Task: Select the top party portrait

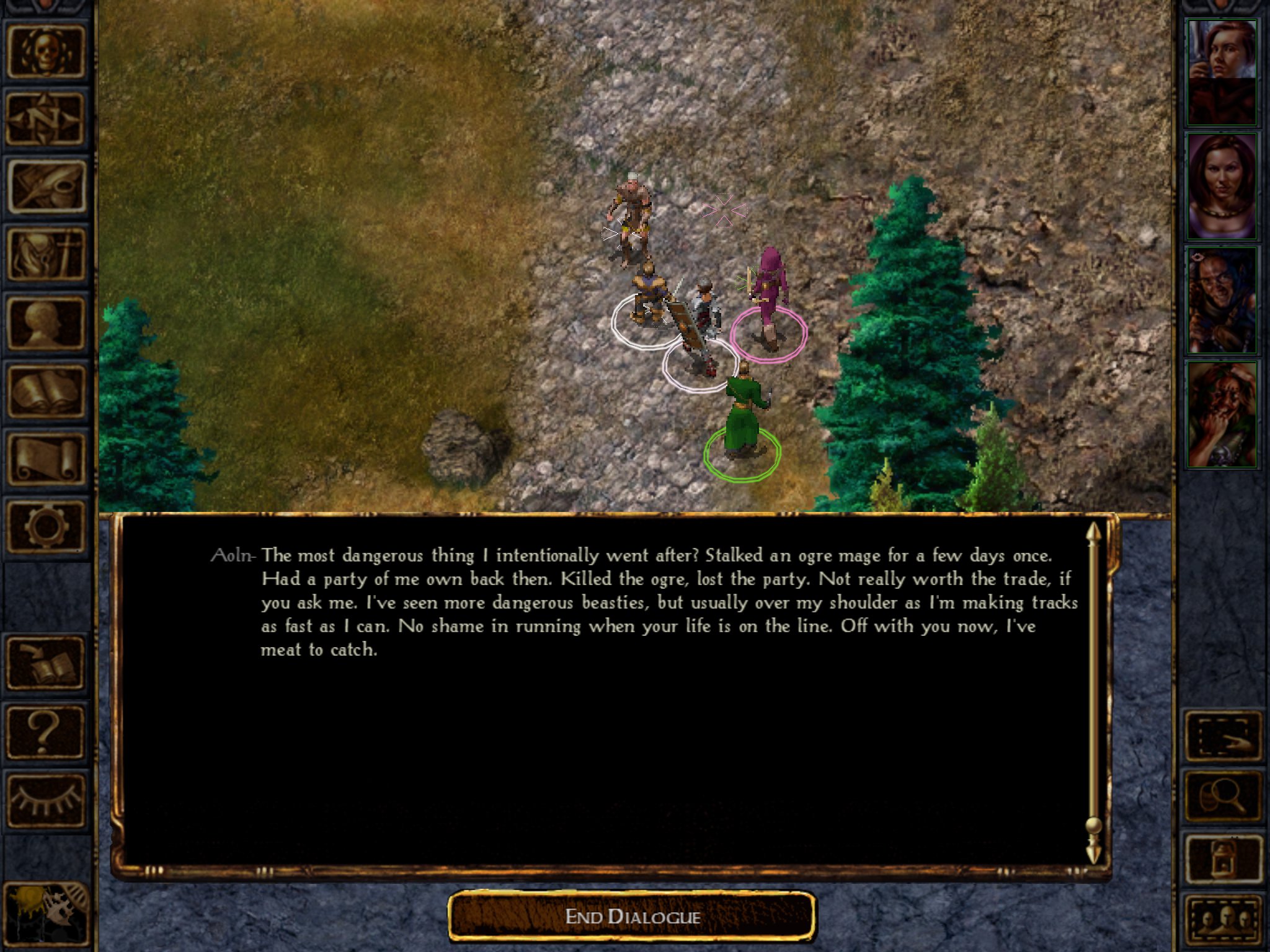Action: coord(1222,73)
